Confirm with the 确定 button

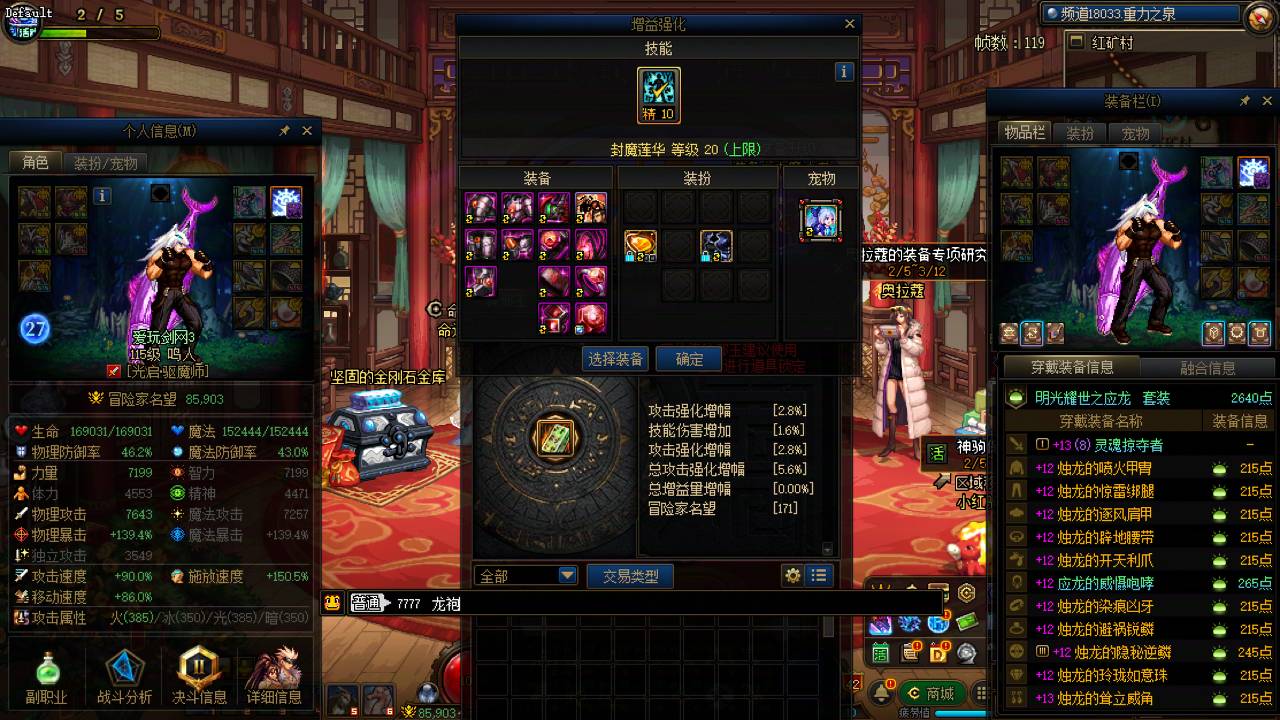[x=688, y=359]
